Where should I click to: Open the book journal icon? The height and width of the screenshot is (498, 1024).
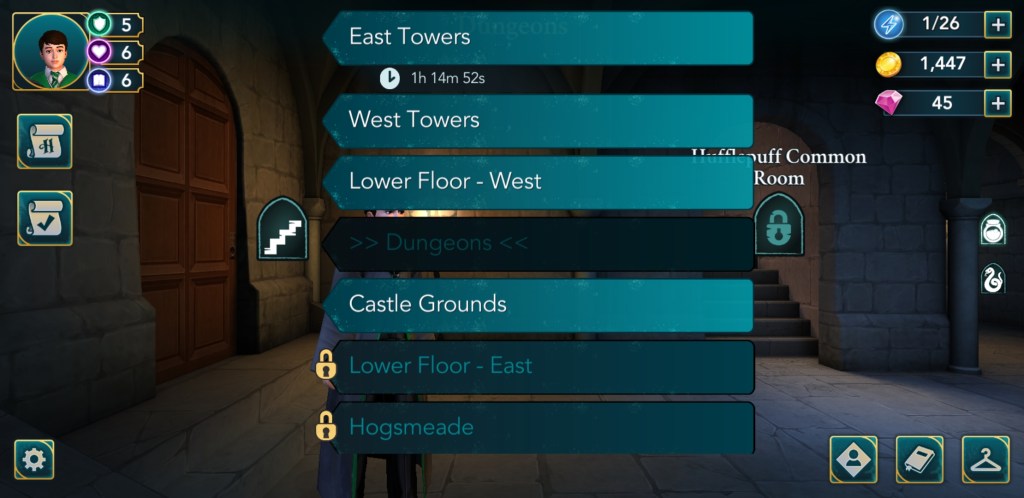920,460
